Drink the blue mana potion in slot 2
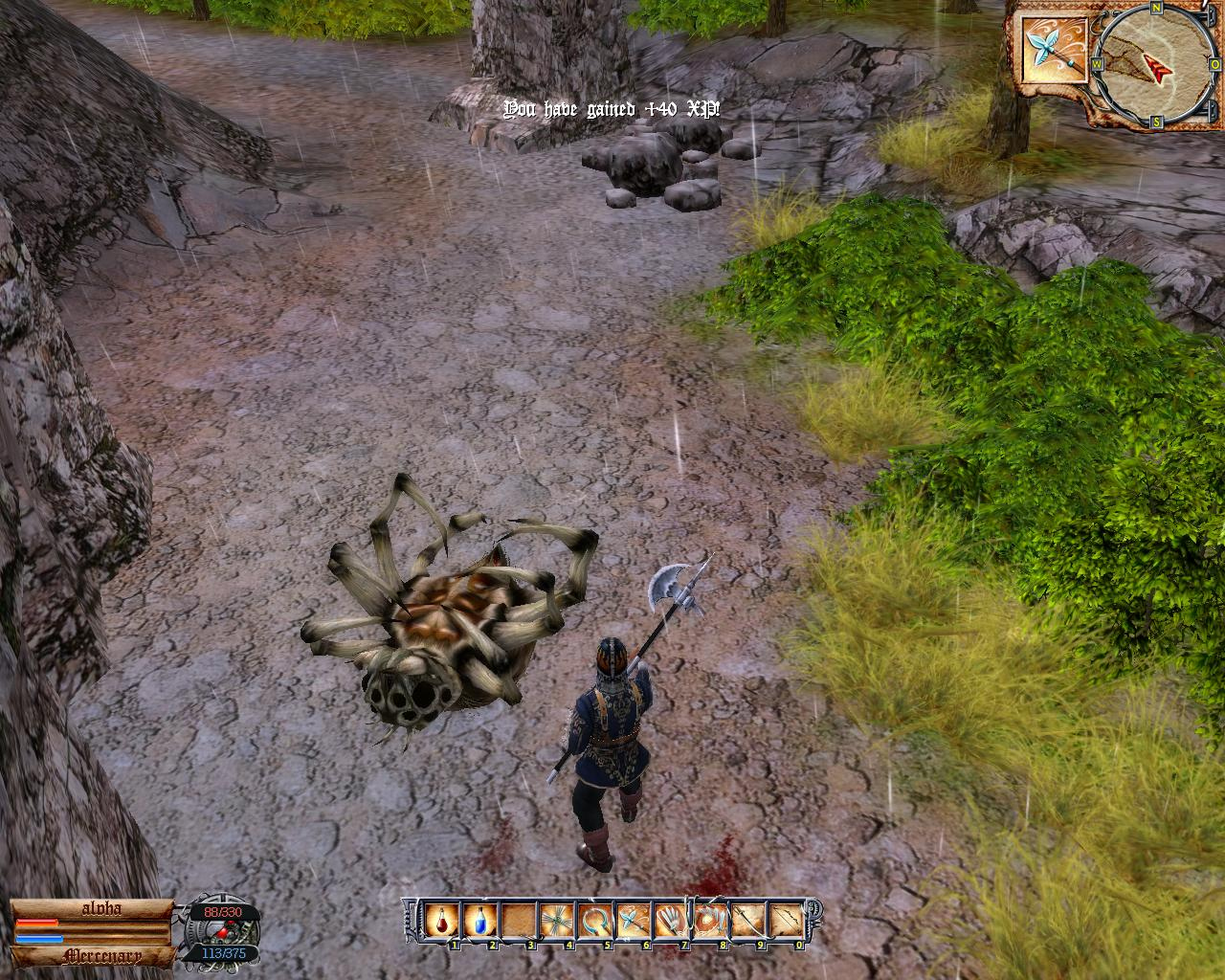The height and width of the screenshot is (980, 1225). tap(479, 922)
